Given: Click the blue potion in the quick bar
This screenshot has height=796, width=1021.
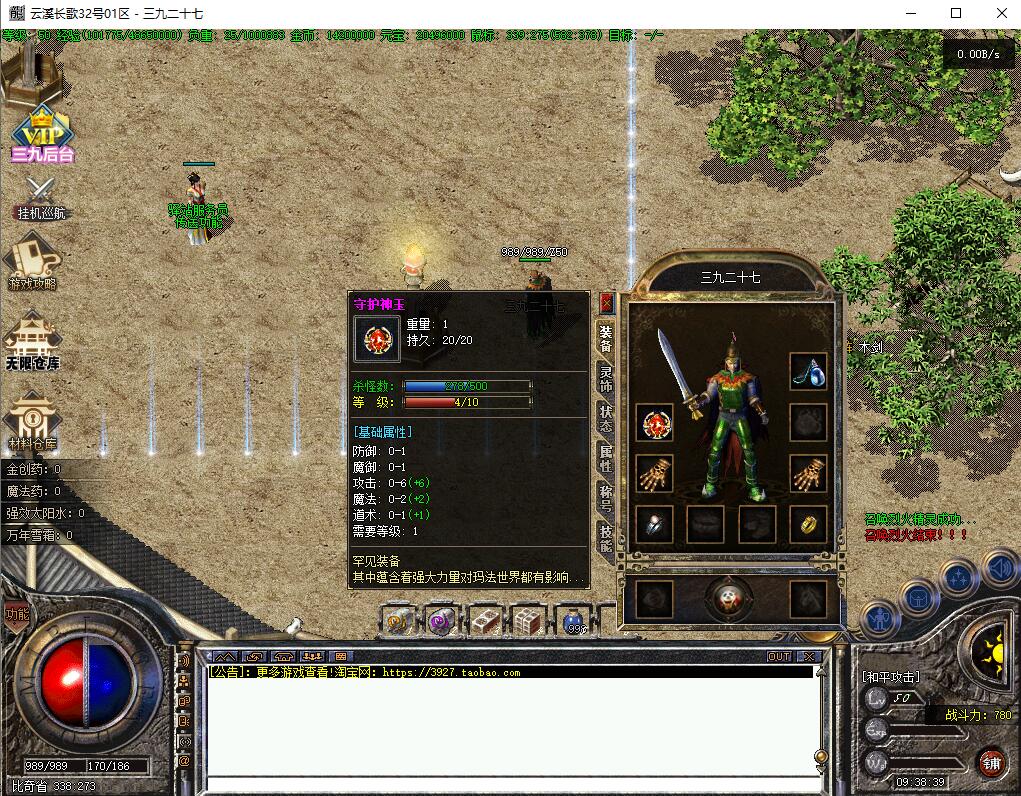Looking at the screenshot, I should coord(575,622).
